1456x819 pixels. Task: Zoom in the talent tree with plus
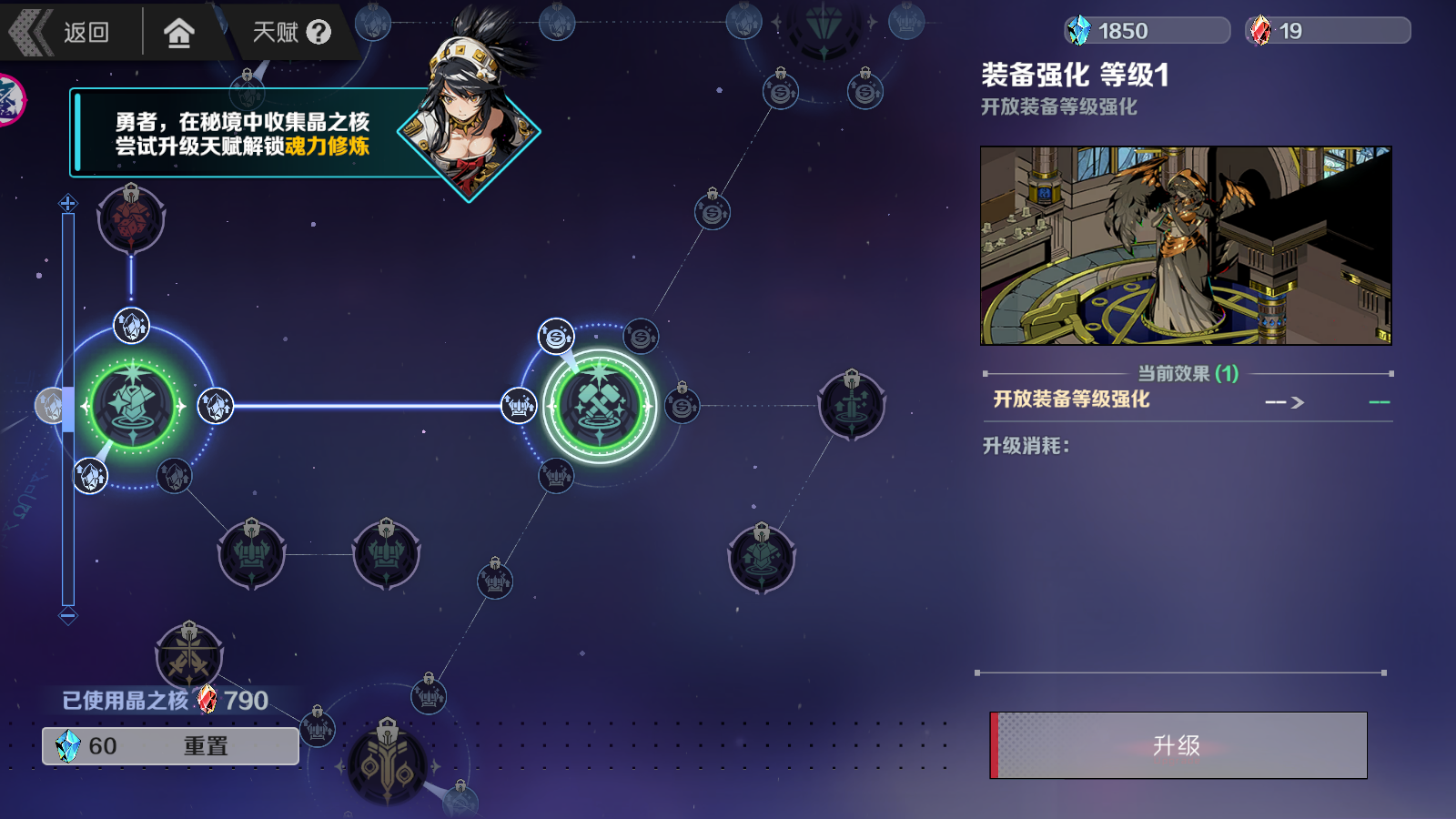coord(68,203)
